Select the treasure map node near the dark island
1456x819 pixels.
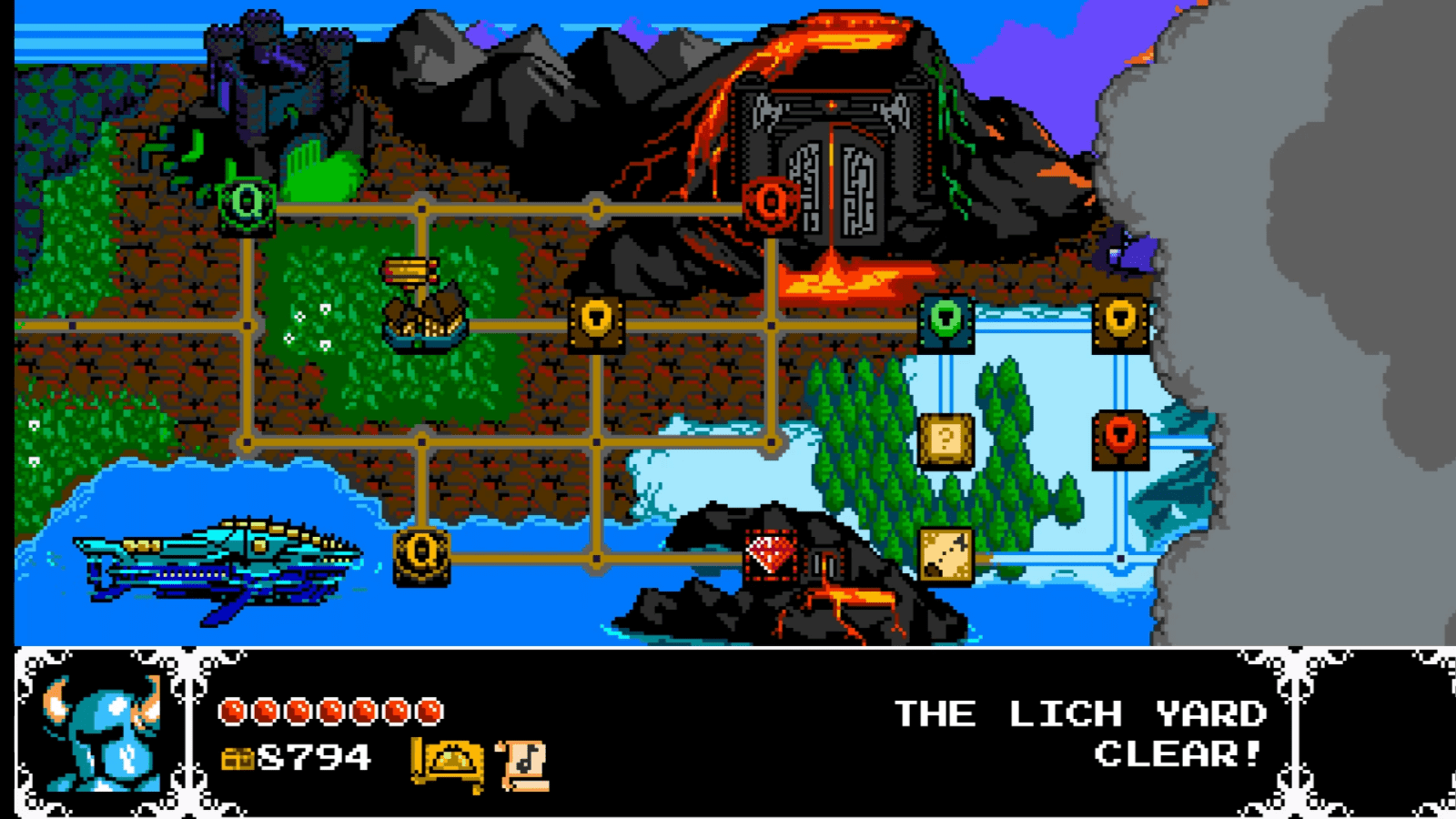pyautogui.click(x=944, y=552)
